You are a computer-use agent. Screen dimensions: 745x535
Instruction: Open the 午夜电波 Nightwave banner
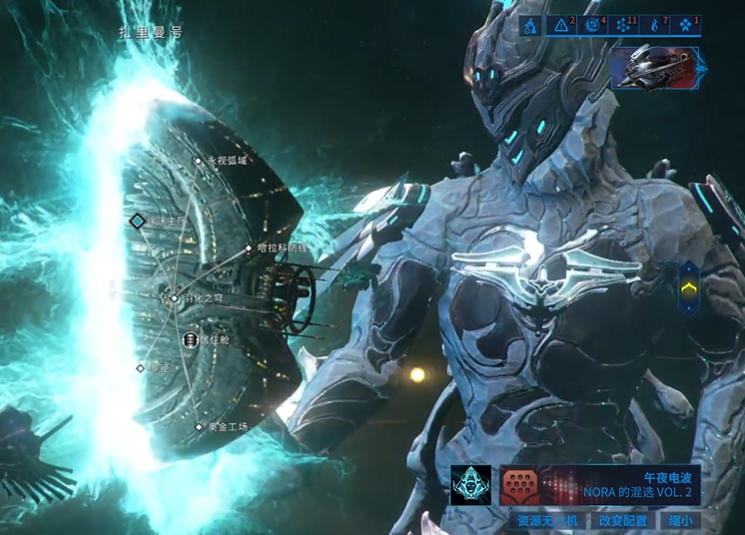click(x=599, y=485)
